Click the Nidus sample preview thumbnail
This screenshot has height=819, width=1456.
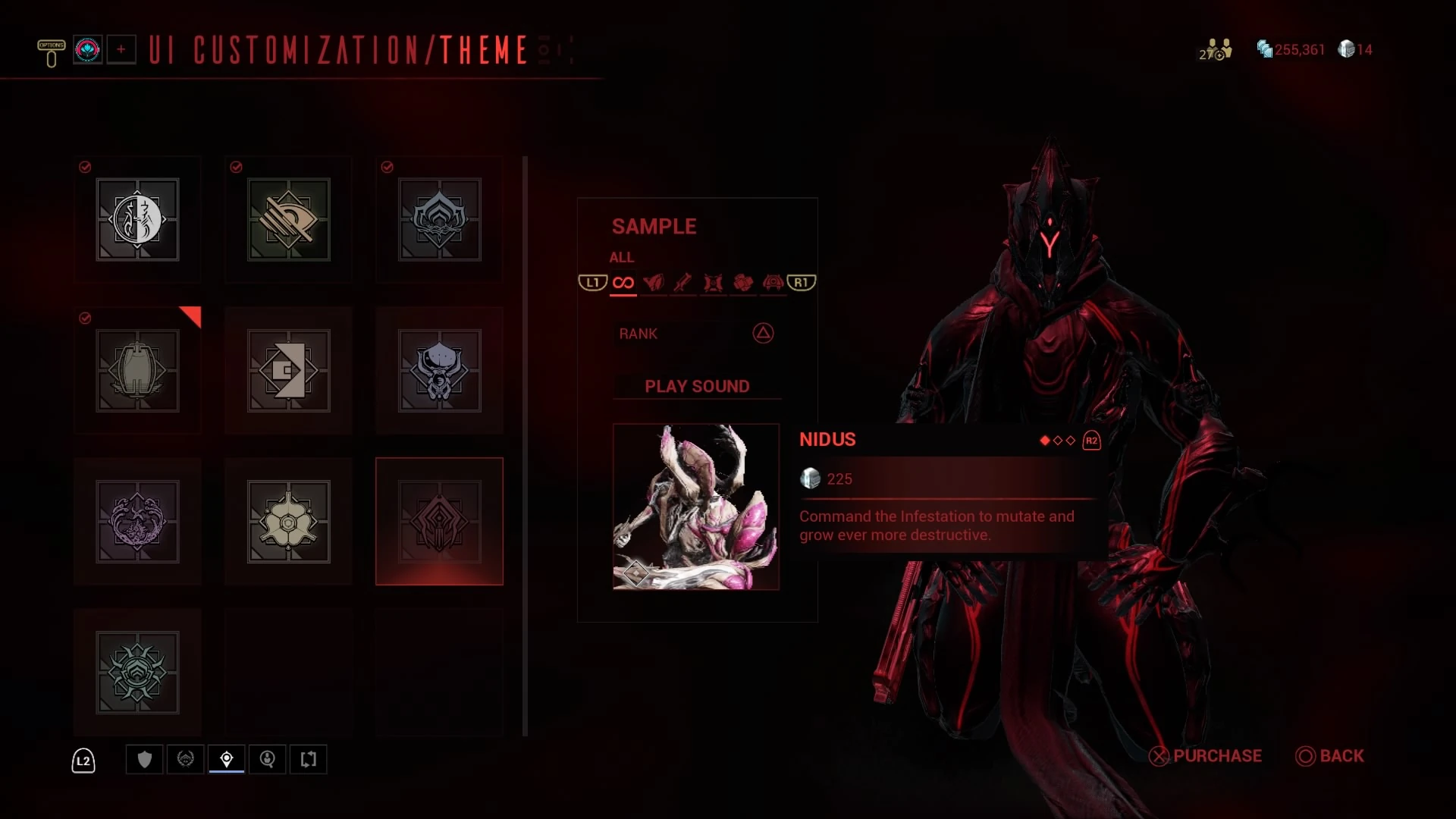click(695, 506)
